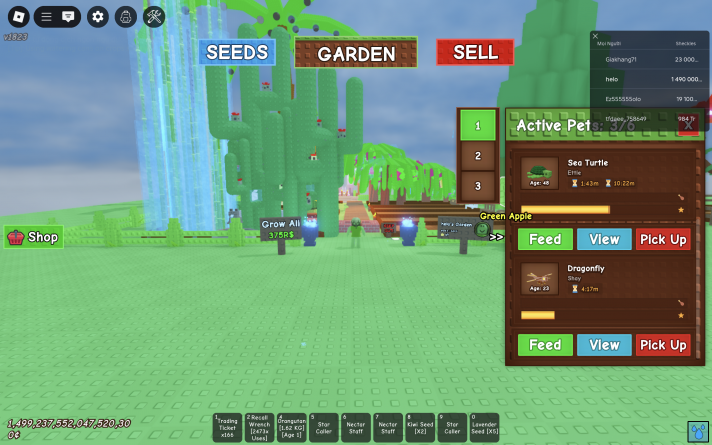Open the SEEDS teleport button

pos(236,52)
